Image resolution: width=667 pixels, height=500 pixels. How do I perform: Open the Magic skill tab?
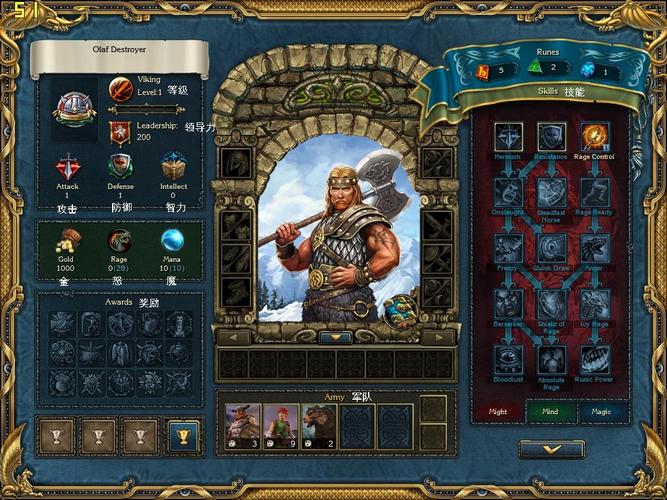click(603, 410)
